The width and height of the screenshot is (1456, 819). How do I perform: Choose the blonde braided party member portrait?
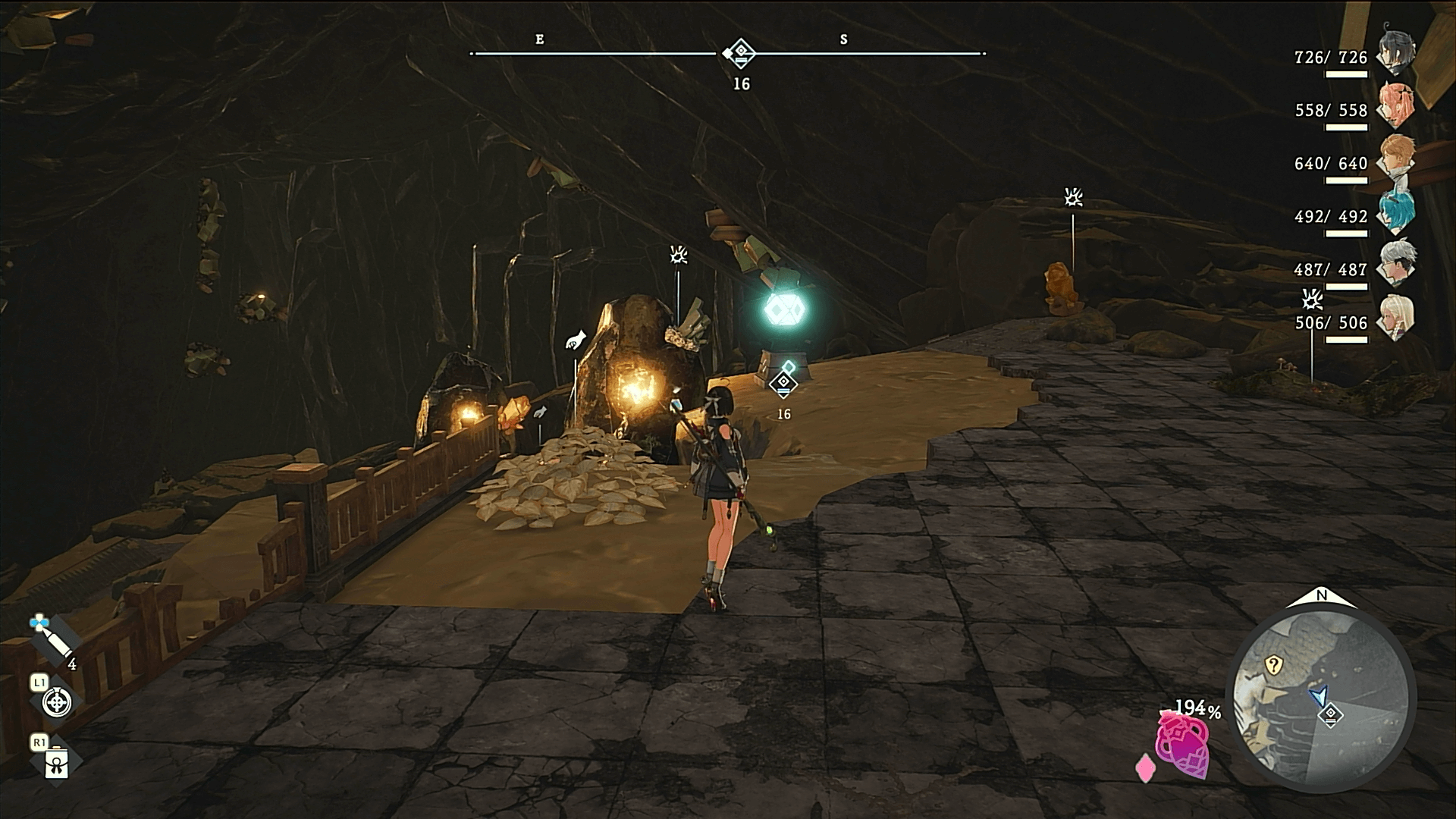click(x=1397, y=318)
